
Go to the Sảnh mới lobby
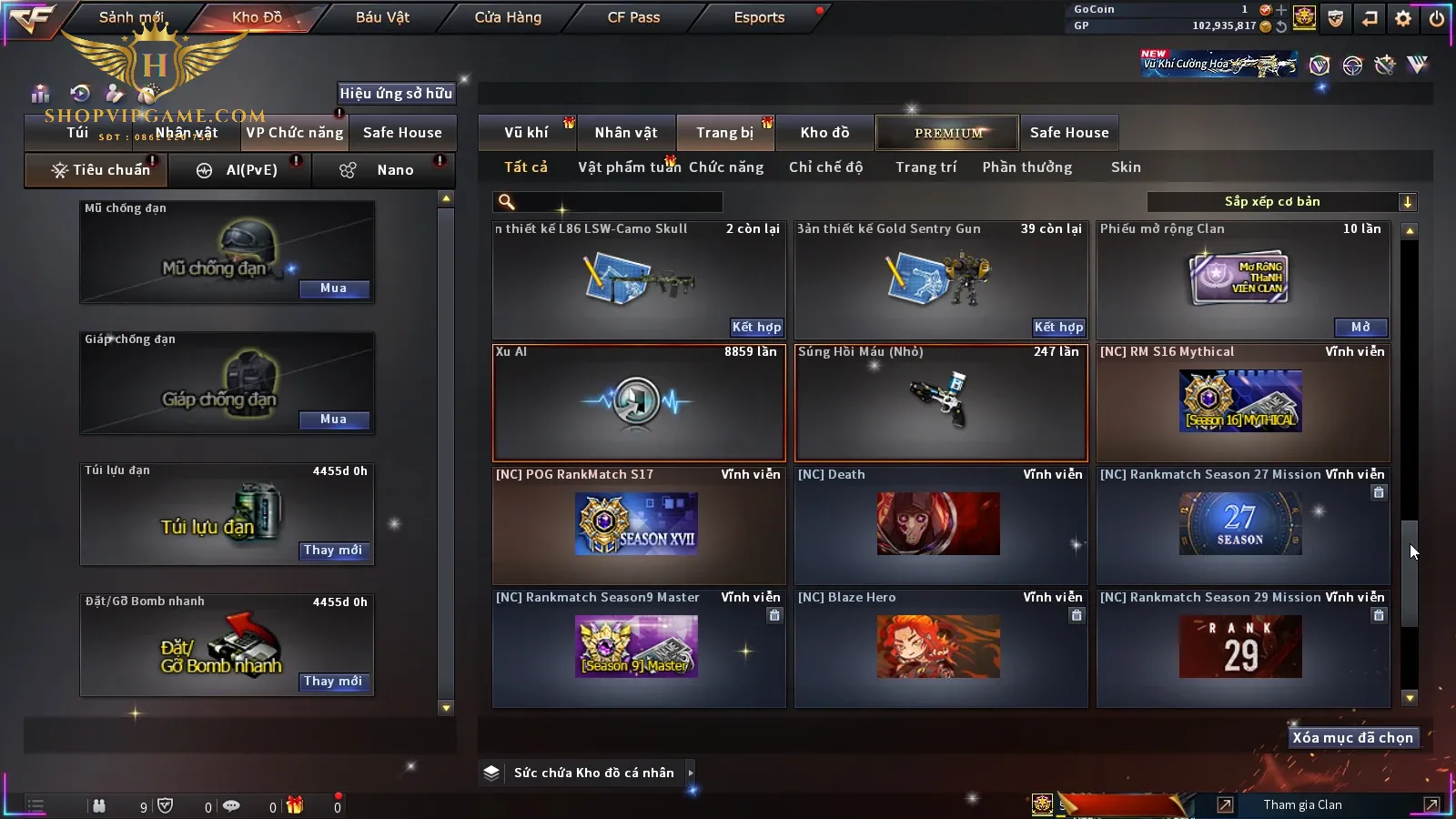(131, 17)
